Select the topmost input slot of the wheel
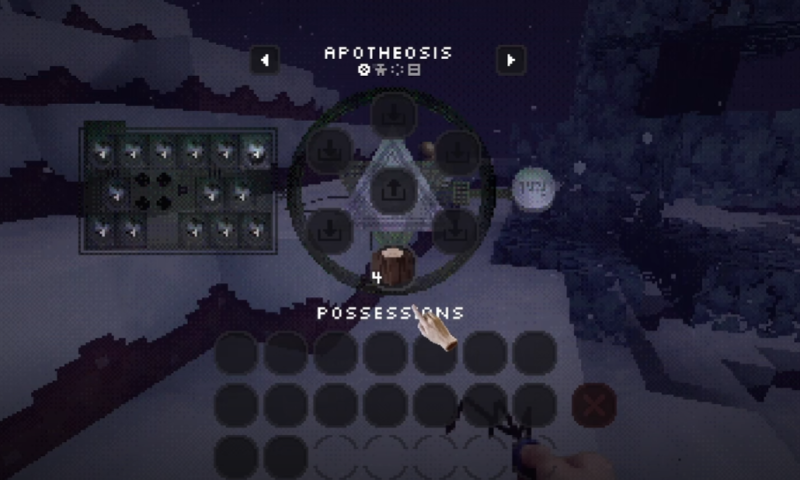 coord(393,116)
